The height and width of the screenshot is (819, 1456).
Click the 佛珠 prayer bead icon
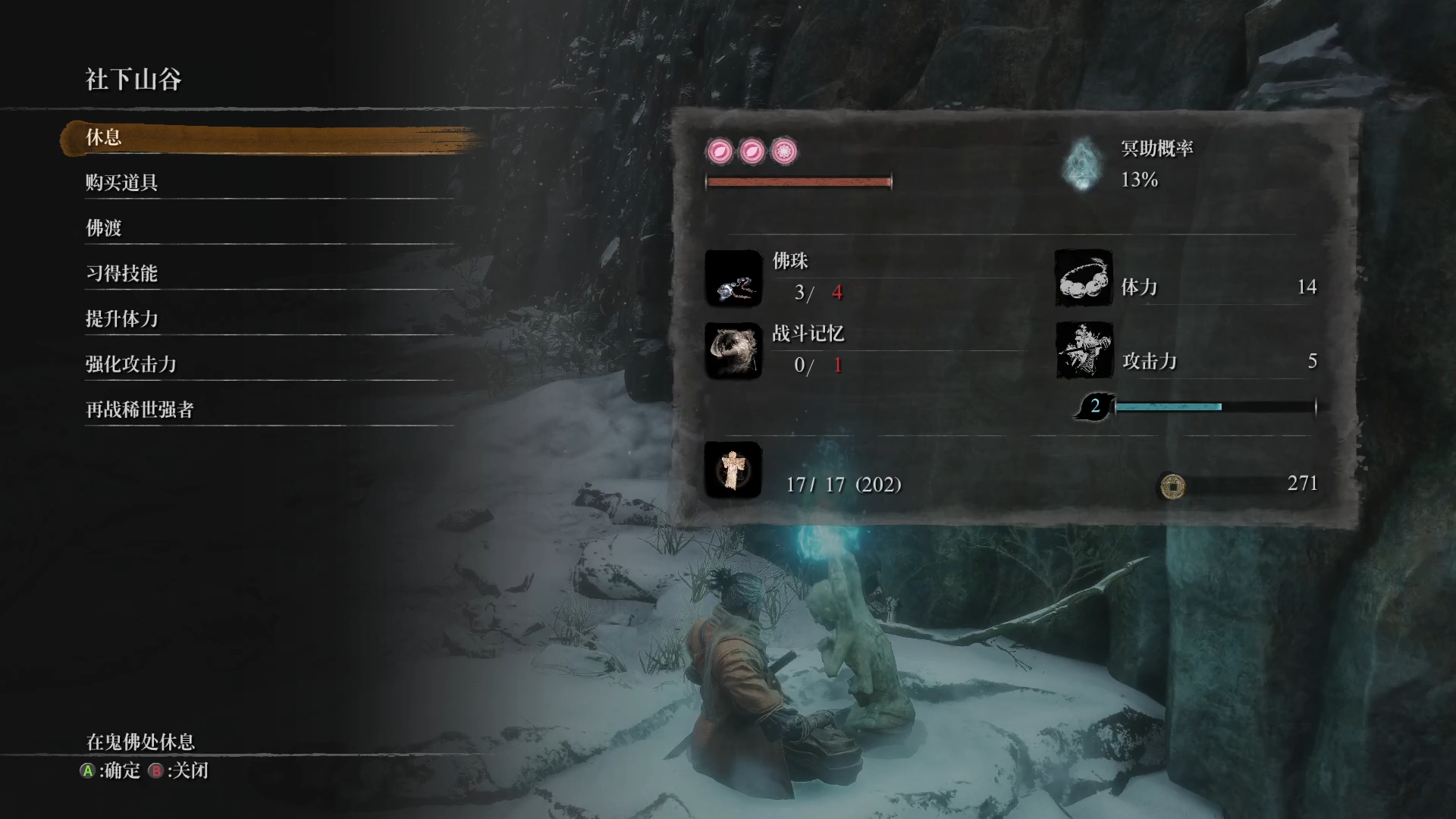(x=733, y=278)
